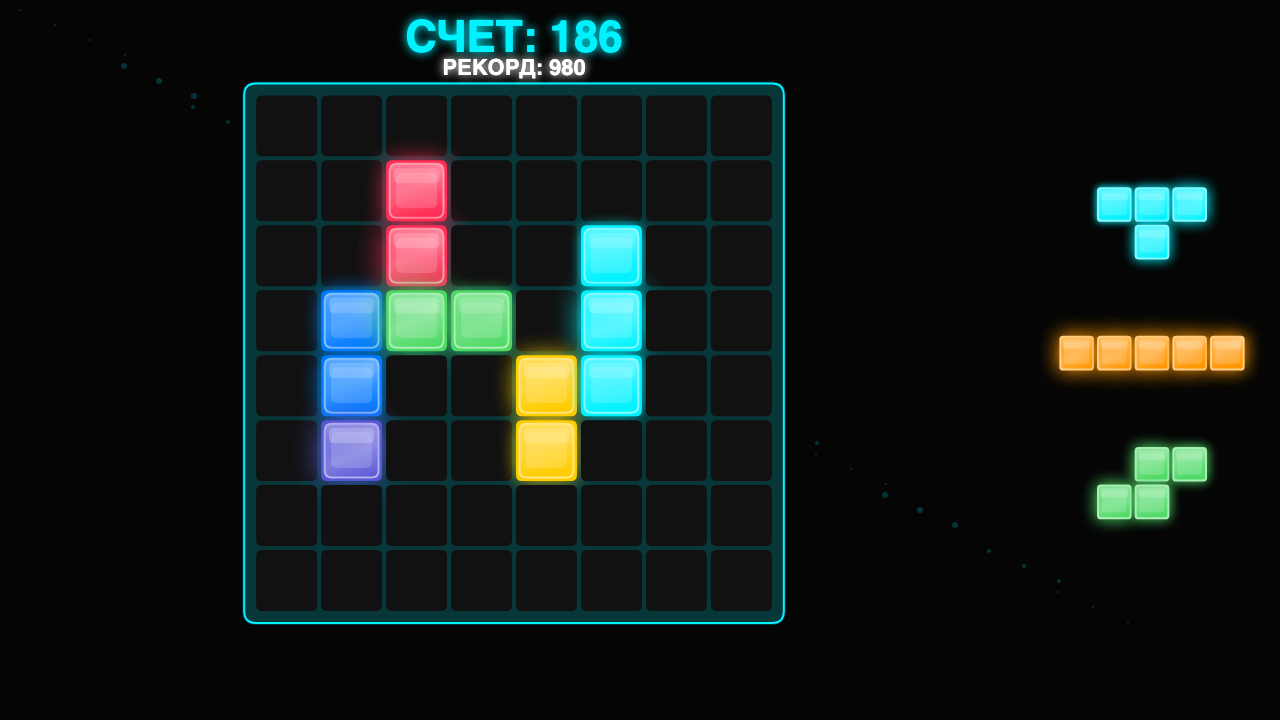Select the orange five-block line piece
Viewport: 1280px width, 720px height.
point(1150,352)
